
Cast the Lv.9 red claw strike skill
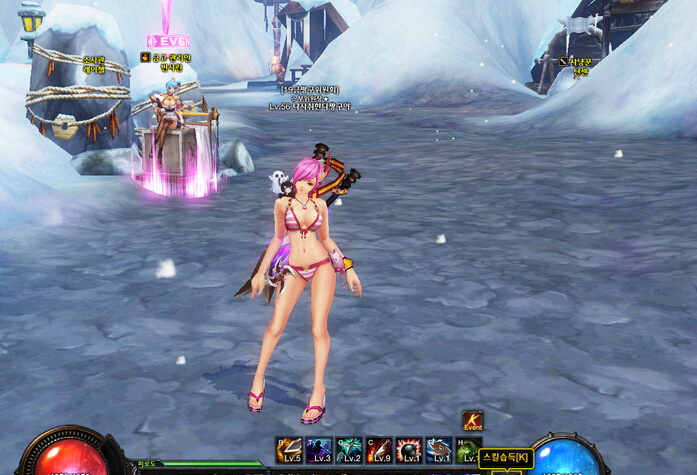379,450
